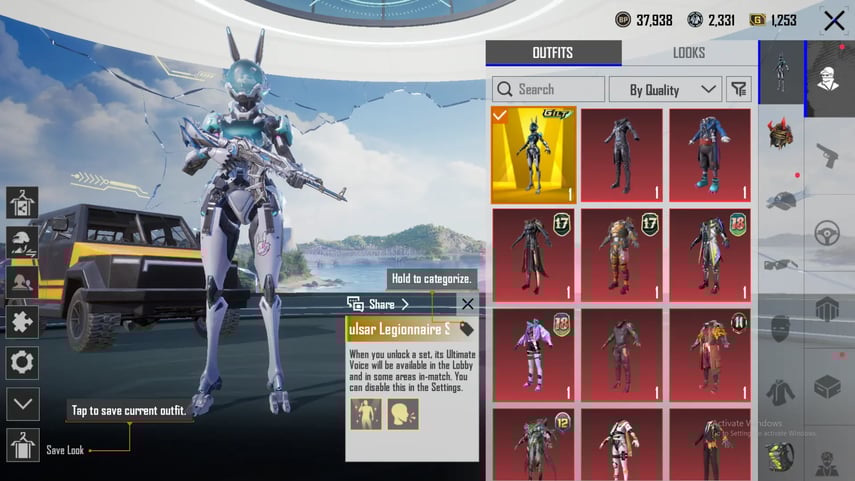Open the pistol weapon skins category

point(828,155)
